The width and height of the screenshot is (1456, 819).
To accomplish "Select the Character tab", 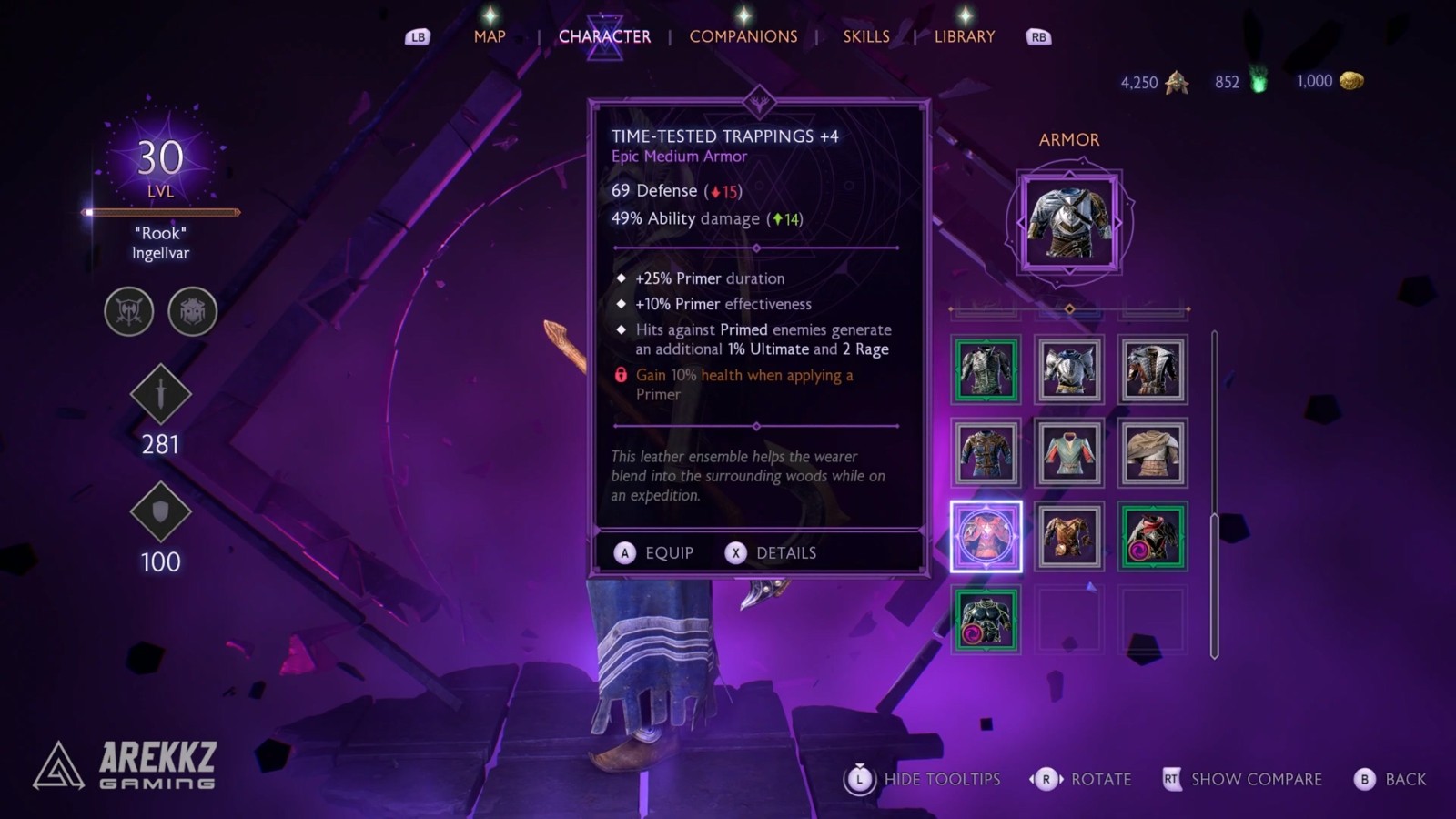I will (x=604, y=36).
